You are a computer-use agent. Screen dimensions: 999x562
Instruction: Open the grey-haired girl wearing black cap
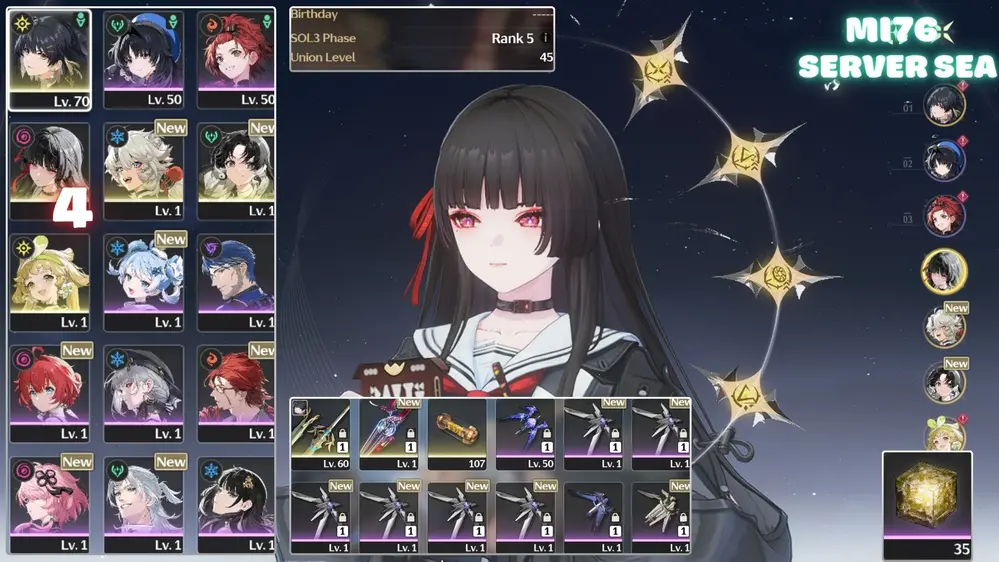(144, 393)
